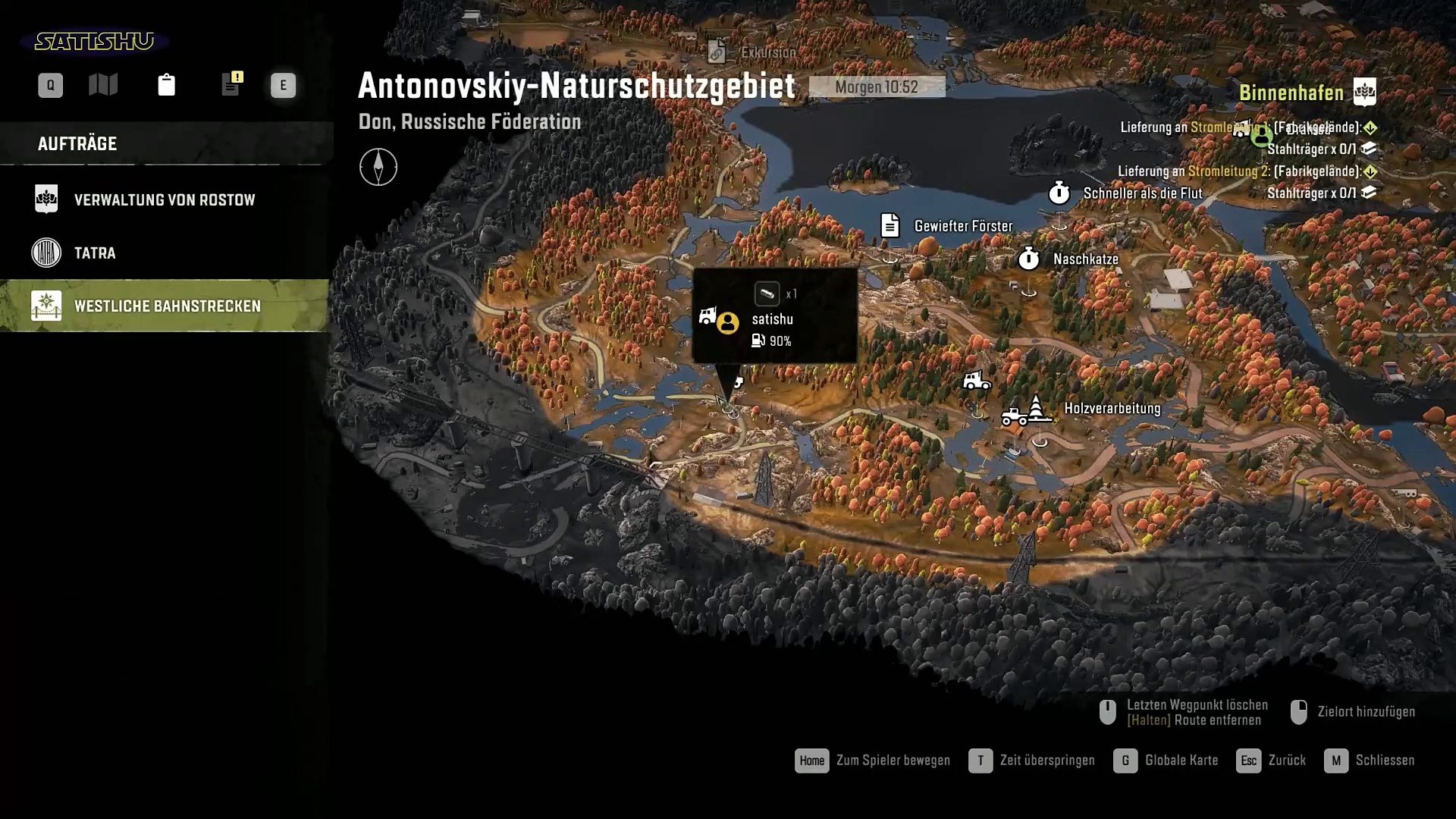Select the Holzverarbeitung map marker

pyautogui.click(x=1036, y=408)
